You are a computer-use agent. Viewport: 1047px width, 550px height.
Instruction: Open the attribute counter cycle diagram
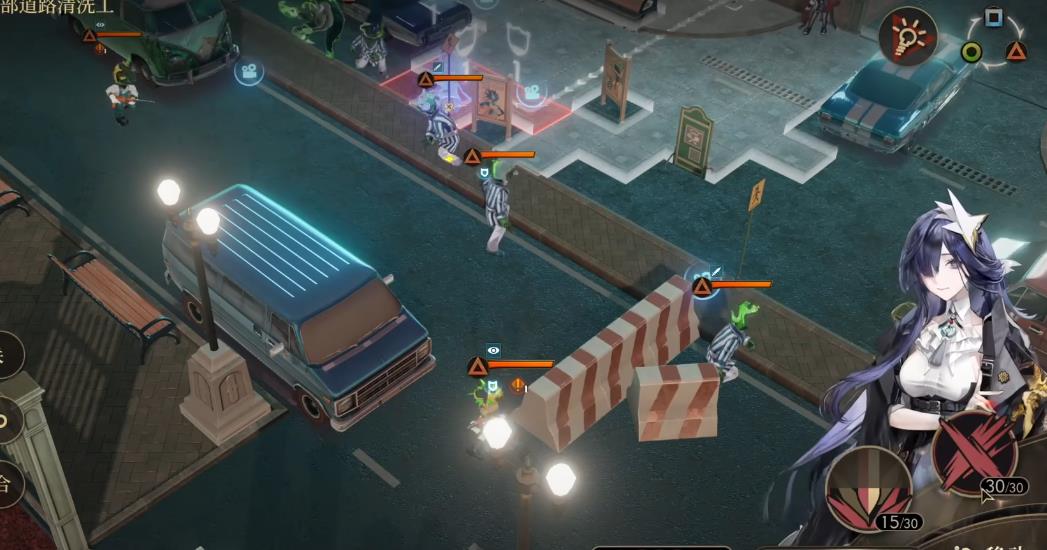(x=993, y=42)
